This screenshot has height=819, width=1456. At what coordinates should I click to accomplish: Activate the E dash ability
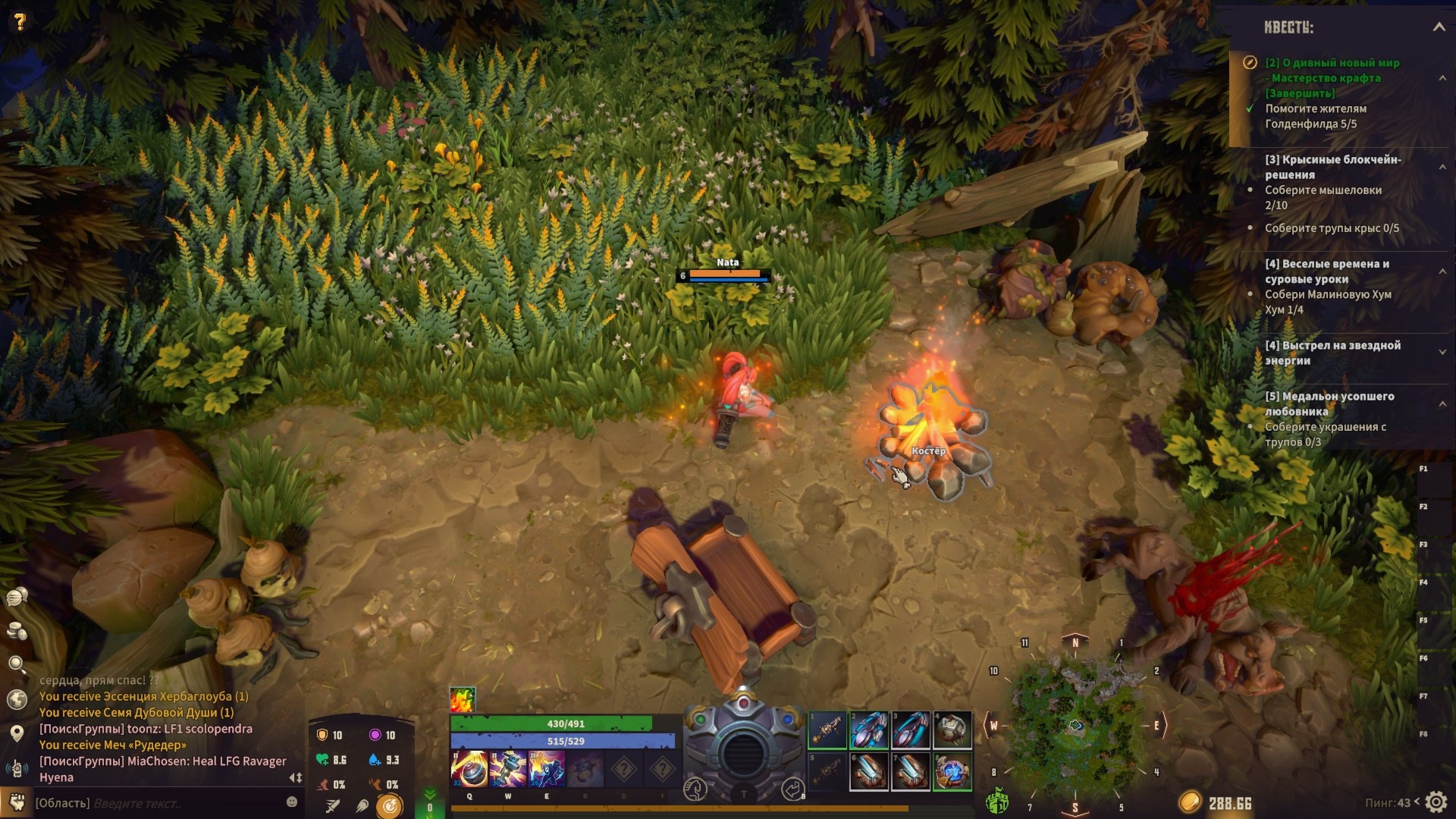(546, 769)
